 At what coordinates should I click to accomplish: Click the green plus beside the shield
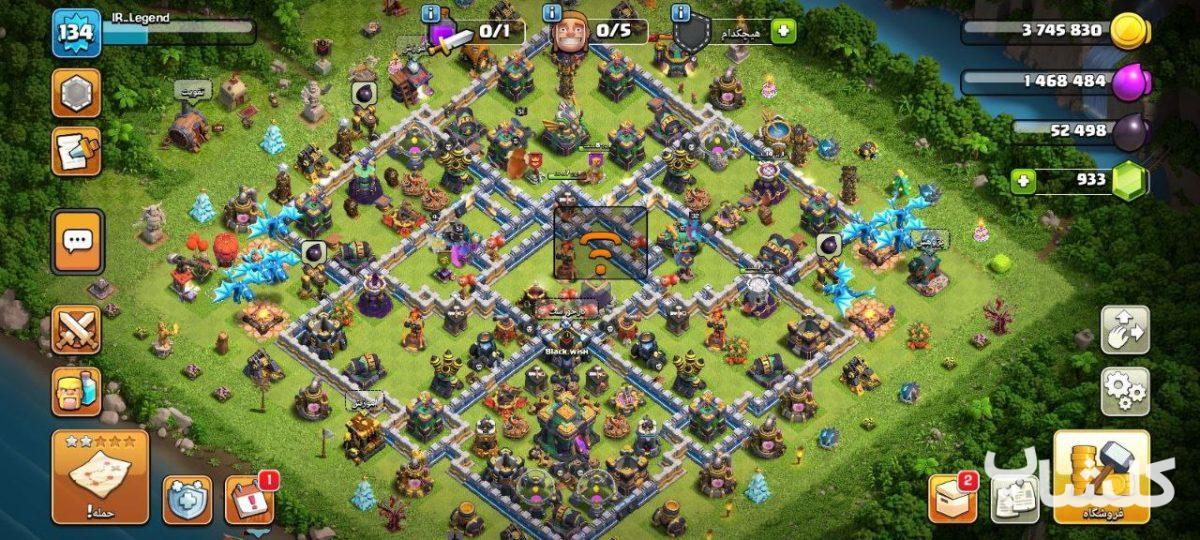tap(784, 31)
